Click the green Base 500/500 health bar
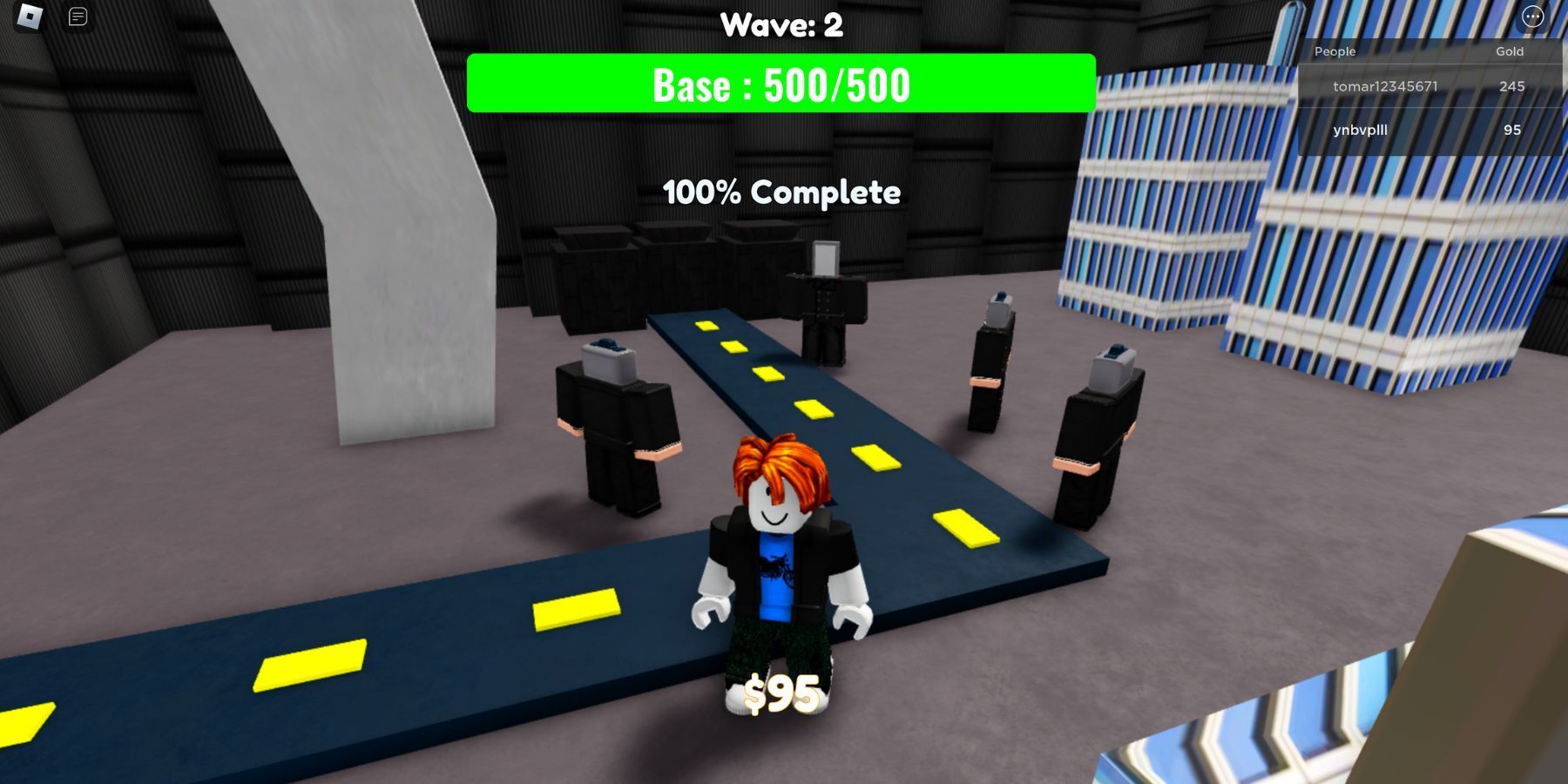The image size is (1568, 784). [781, 84]
